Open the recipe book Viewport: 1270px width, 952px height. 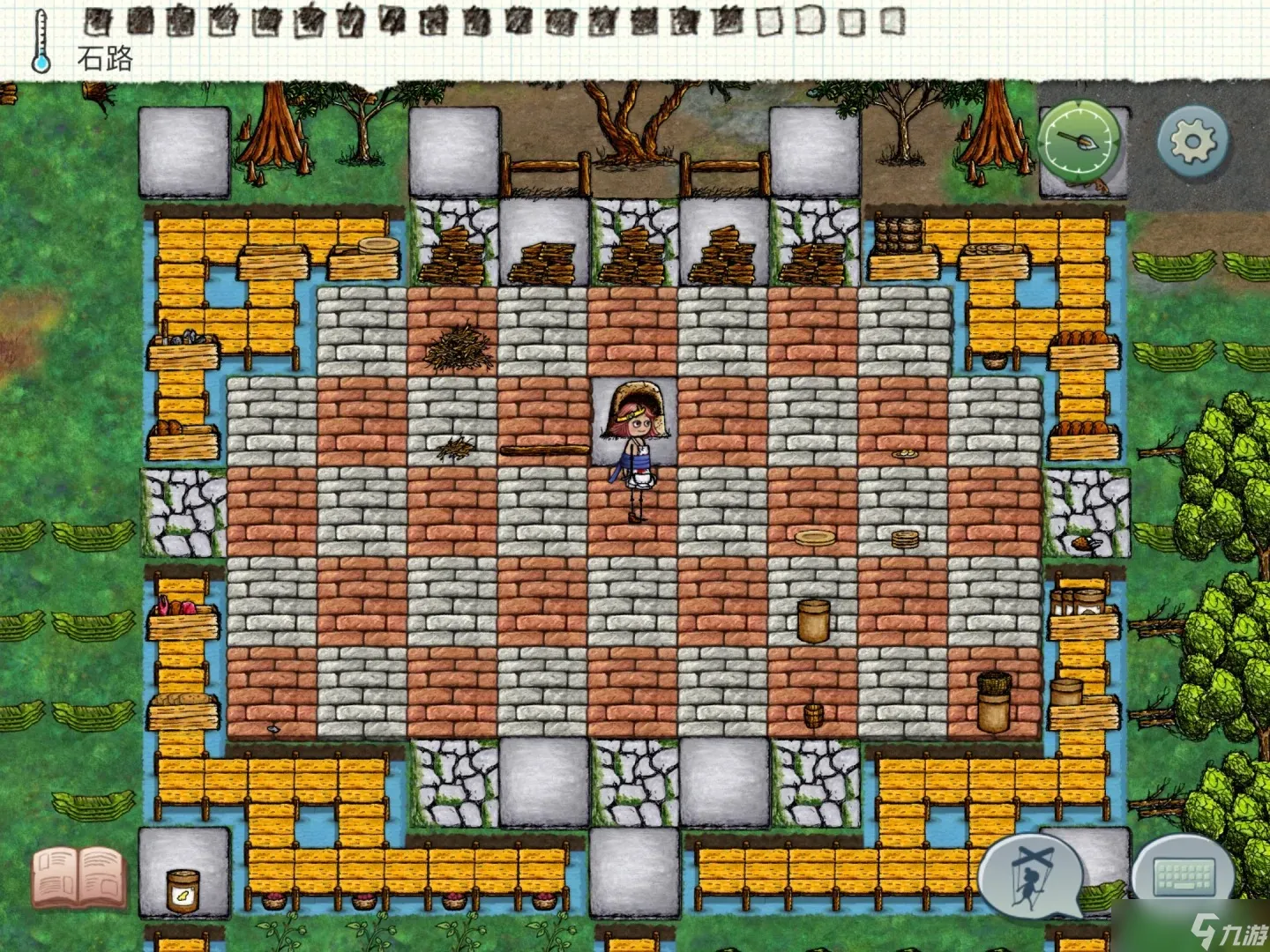click(78, 876)
